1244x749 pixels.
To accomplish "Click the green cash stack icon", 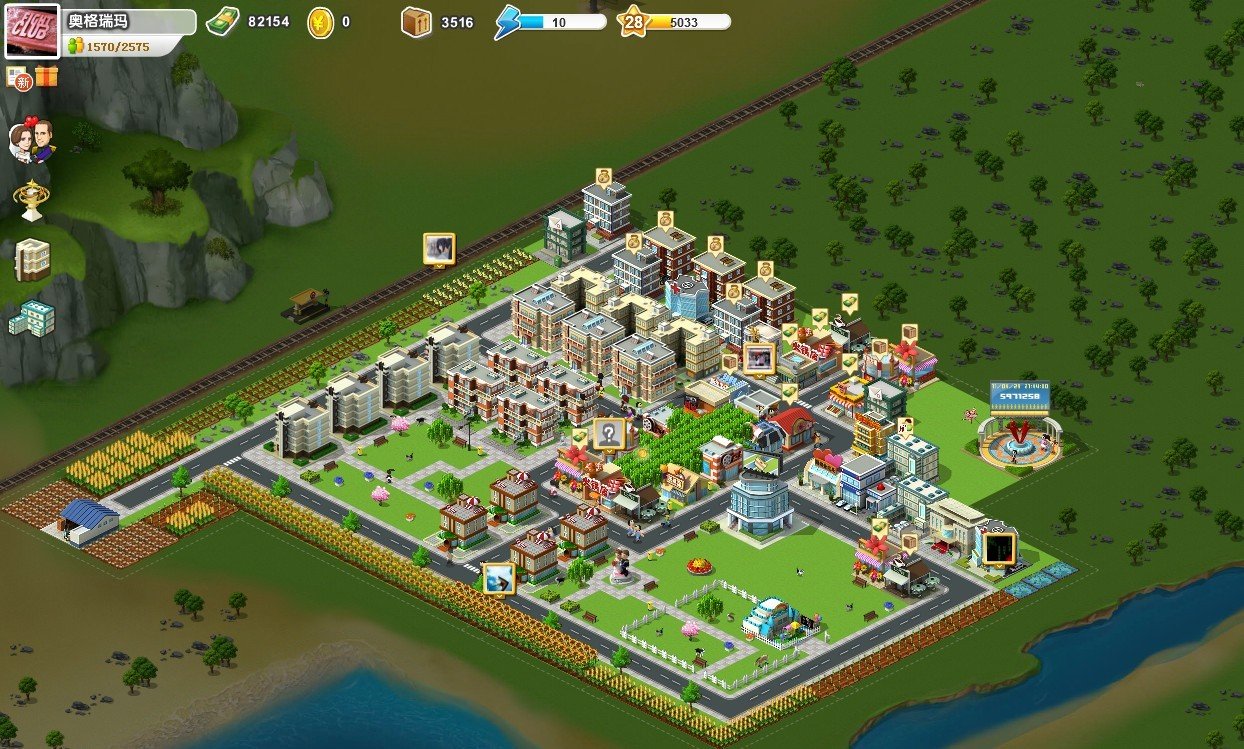I will point(222,21).
